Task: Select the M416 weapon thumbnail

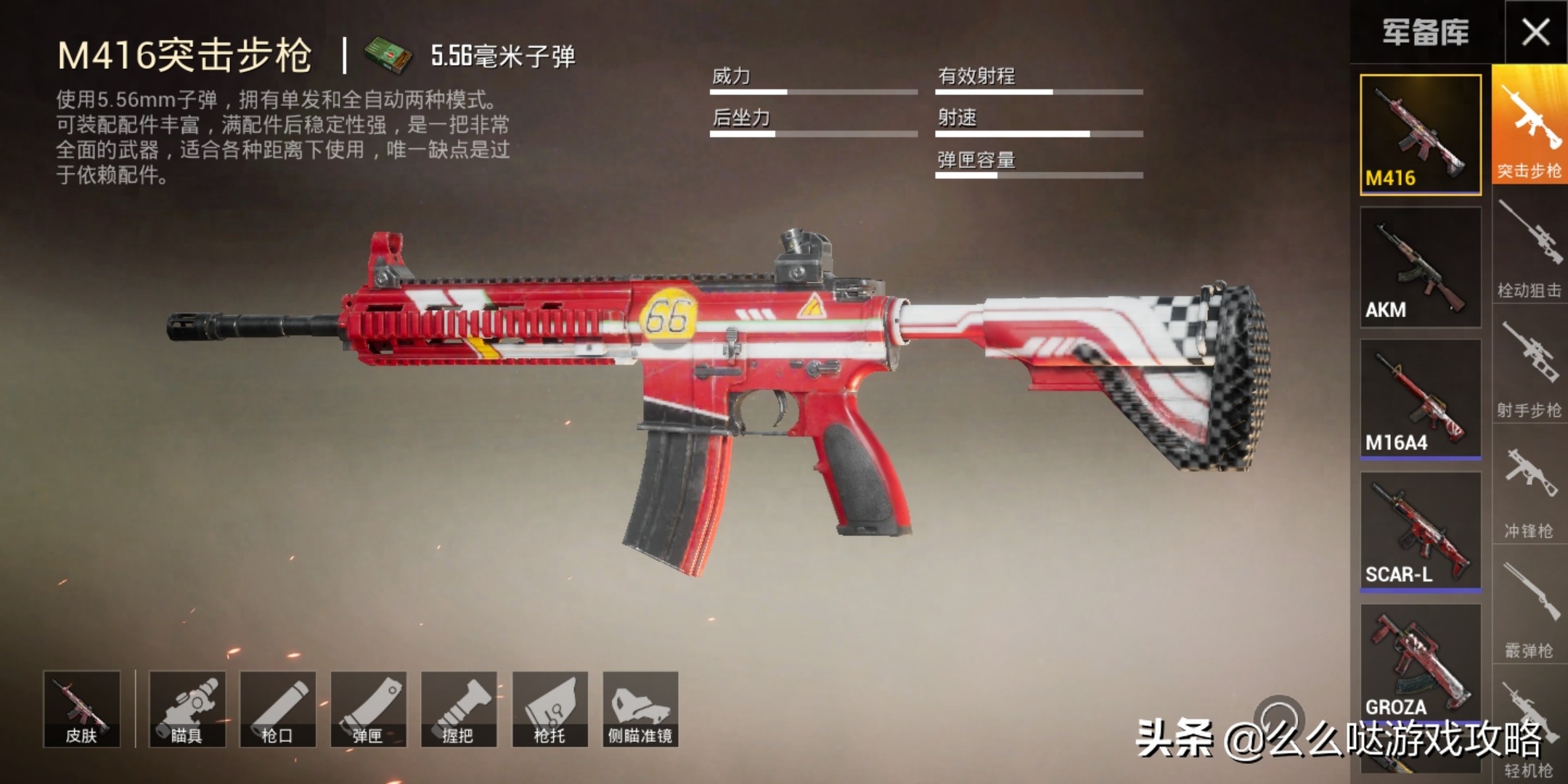Action: pos(1420,135)
